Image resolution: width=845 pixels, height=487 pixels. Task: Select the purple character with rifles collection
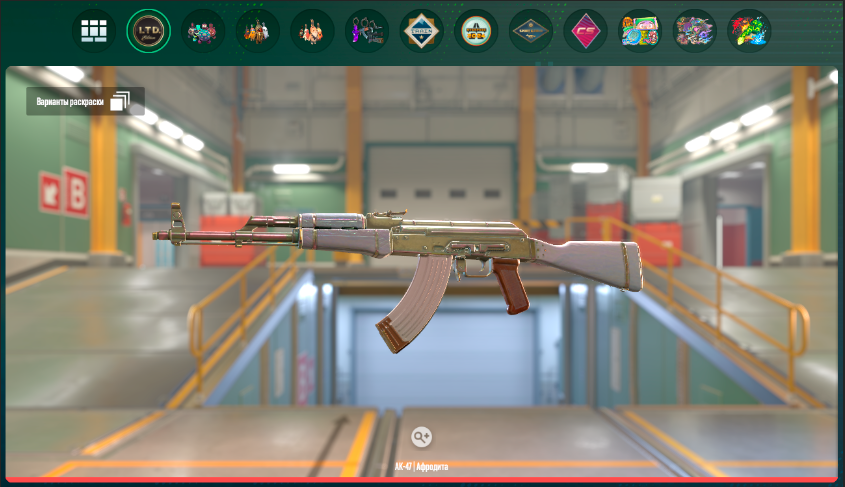tap(367, 32)
